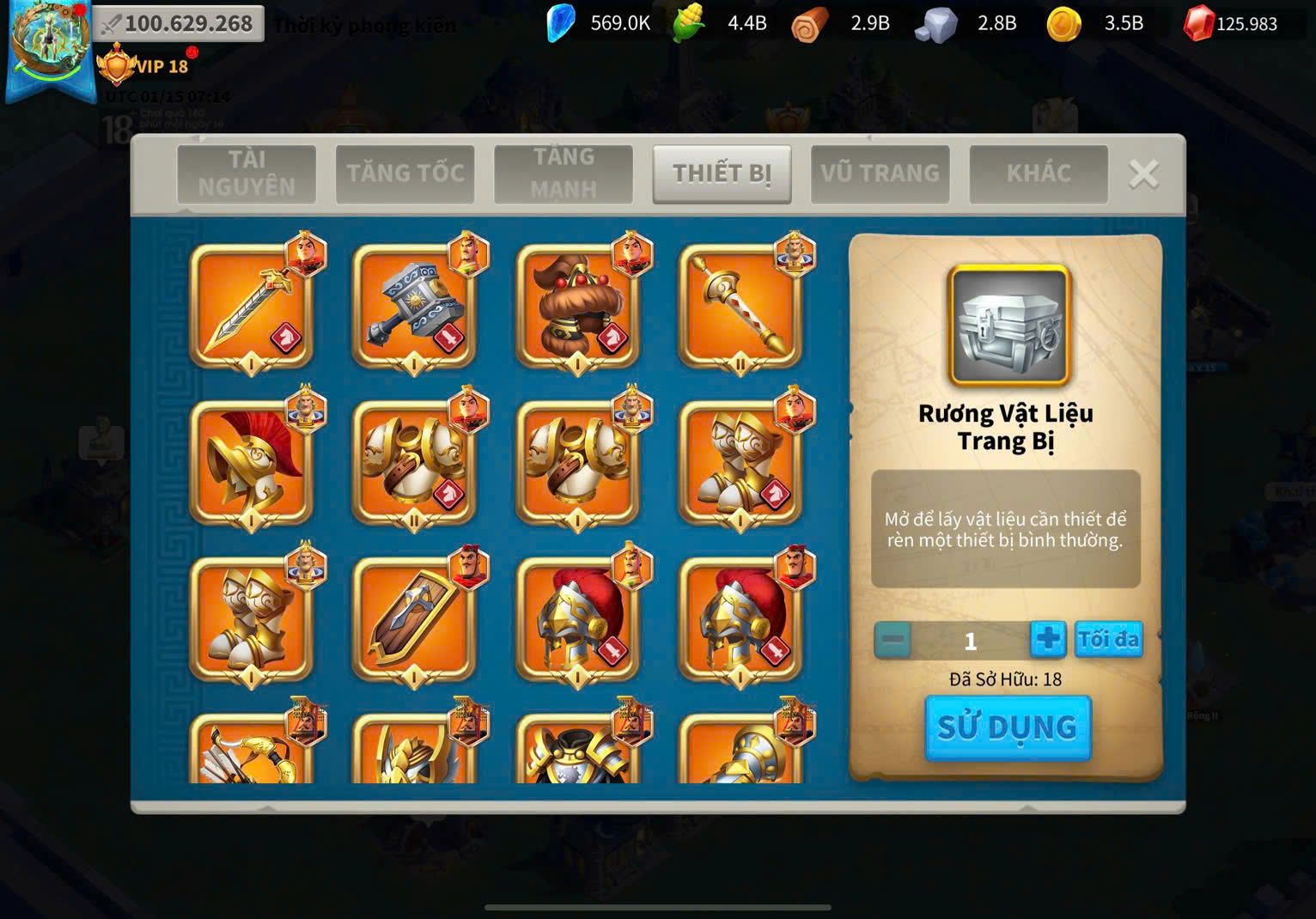
Task: Decrease quantity with the minus button
Action: click(893, 641)
